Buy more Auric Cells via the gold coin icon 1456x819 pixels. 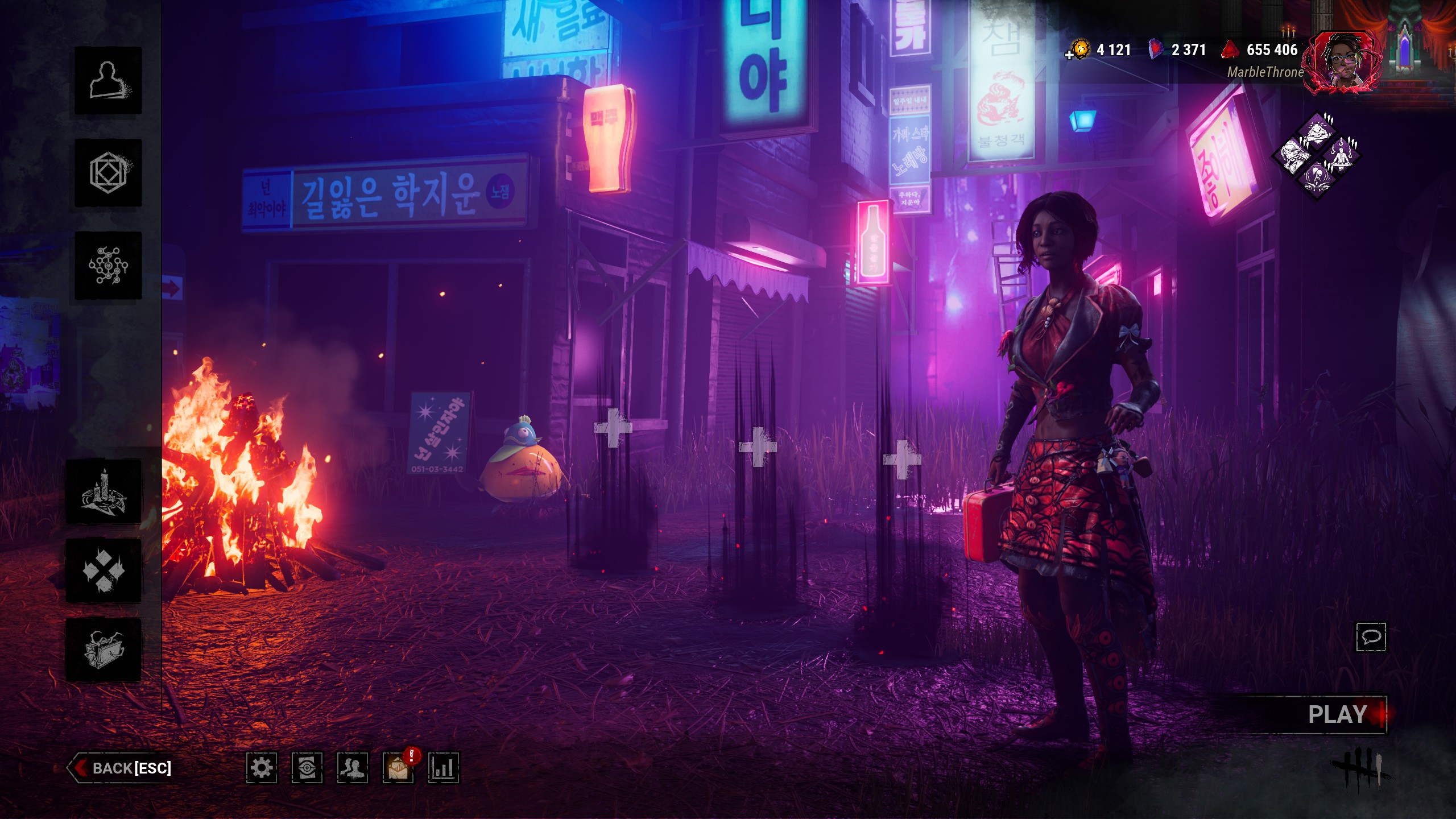(1079, 50)
